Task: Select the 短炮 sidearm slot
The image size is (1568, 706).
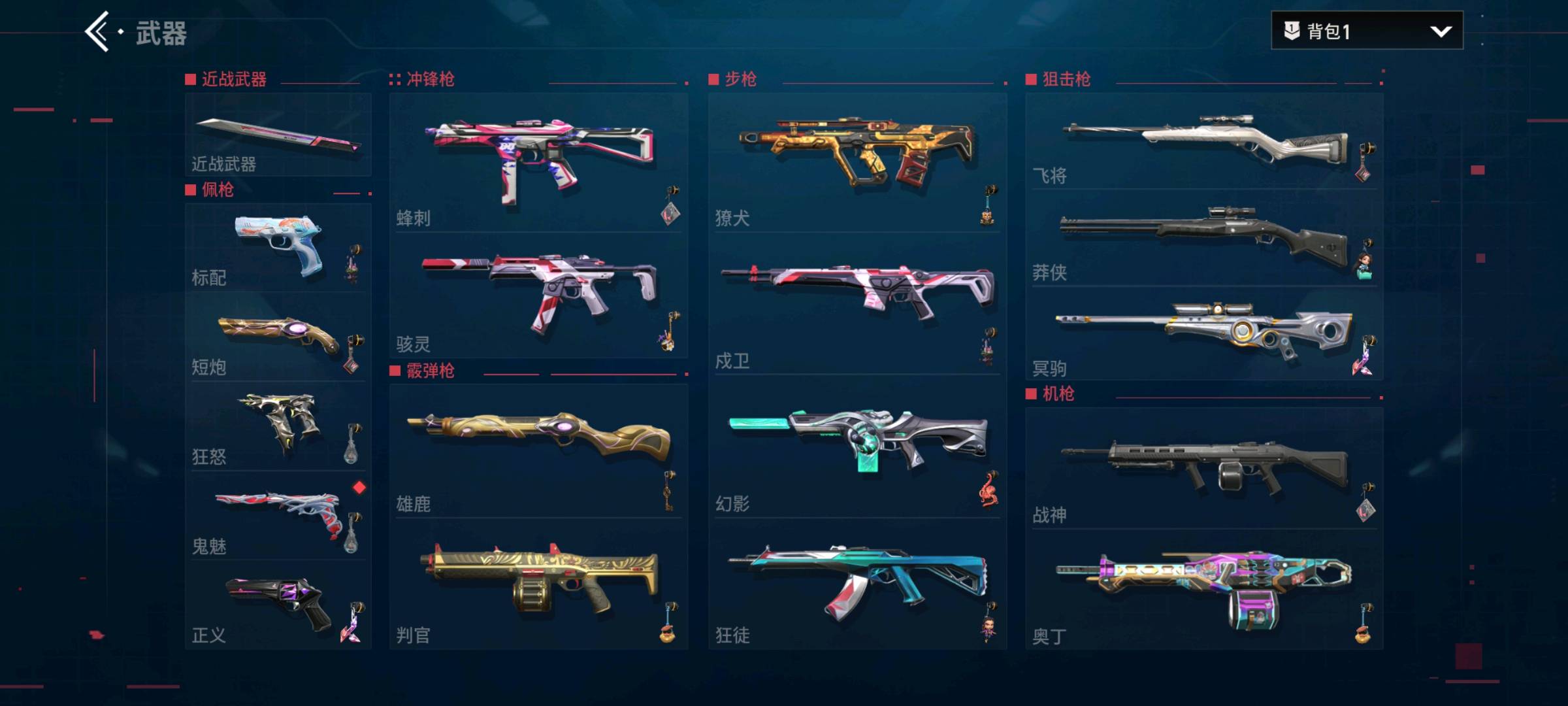Action: click(x=278, y=337)
